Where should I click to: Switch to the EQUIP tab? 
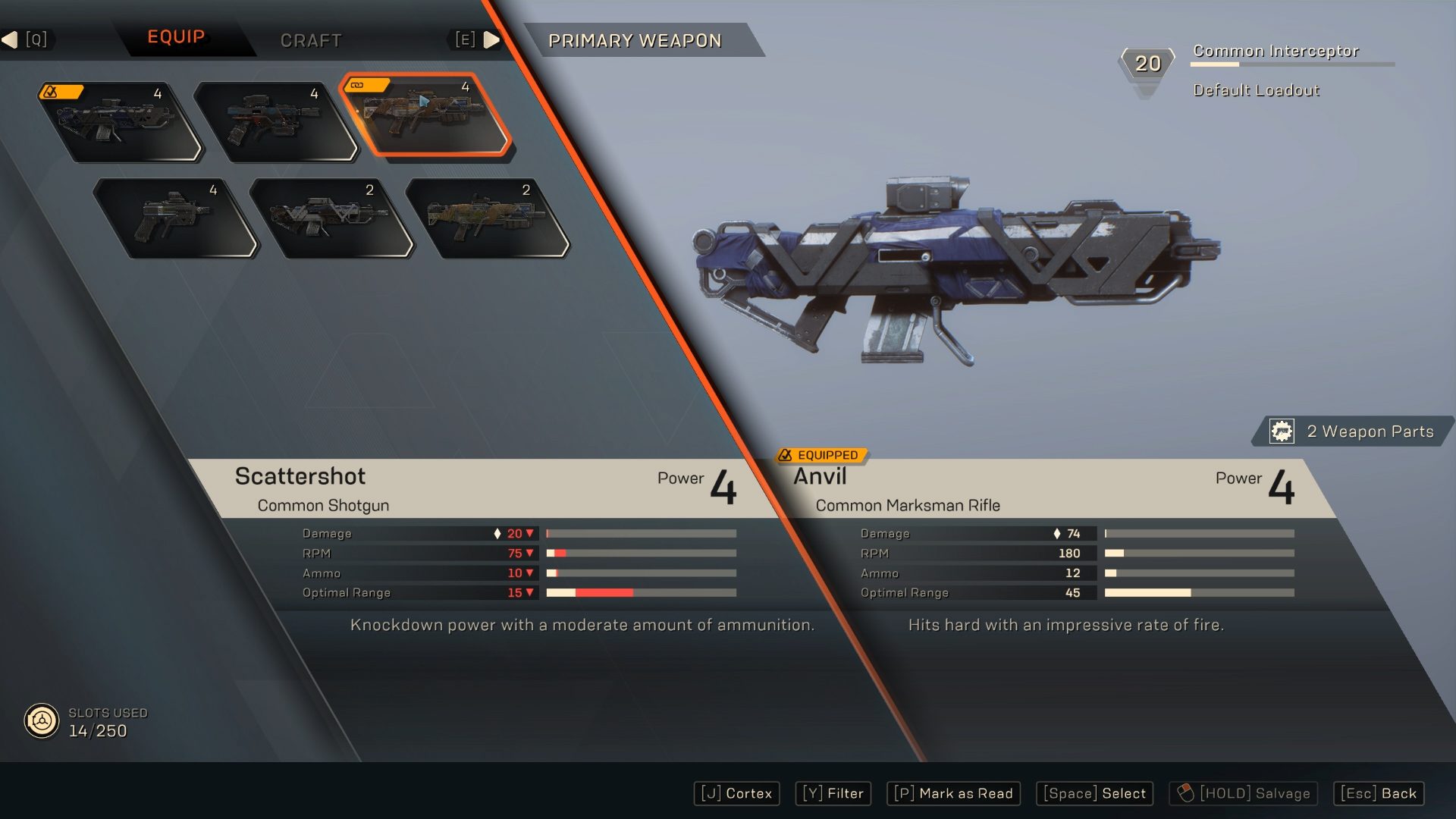click(x=176, y=37)
